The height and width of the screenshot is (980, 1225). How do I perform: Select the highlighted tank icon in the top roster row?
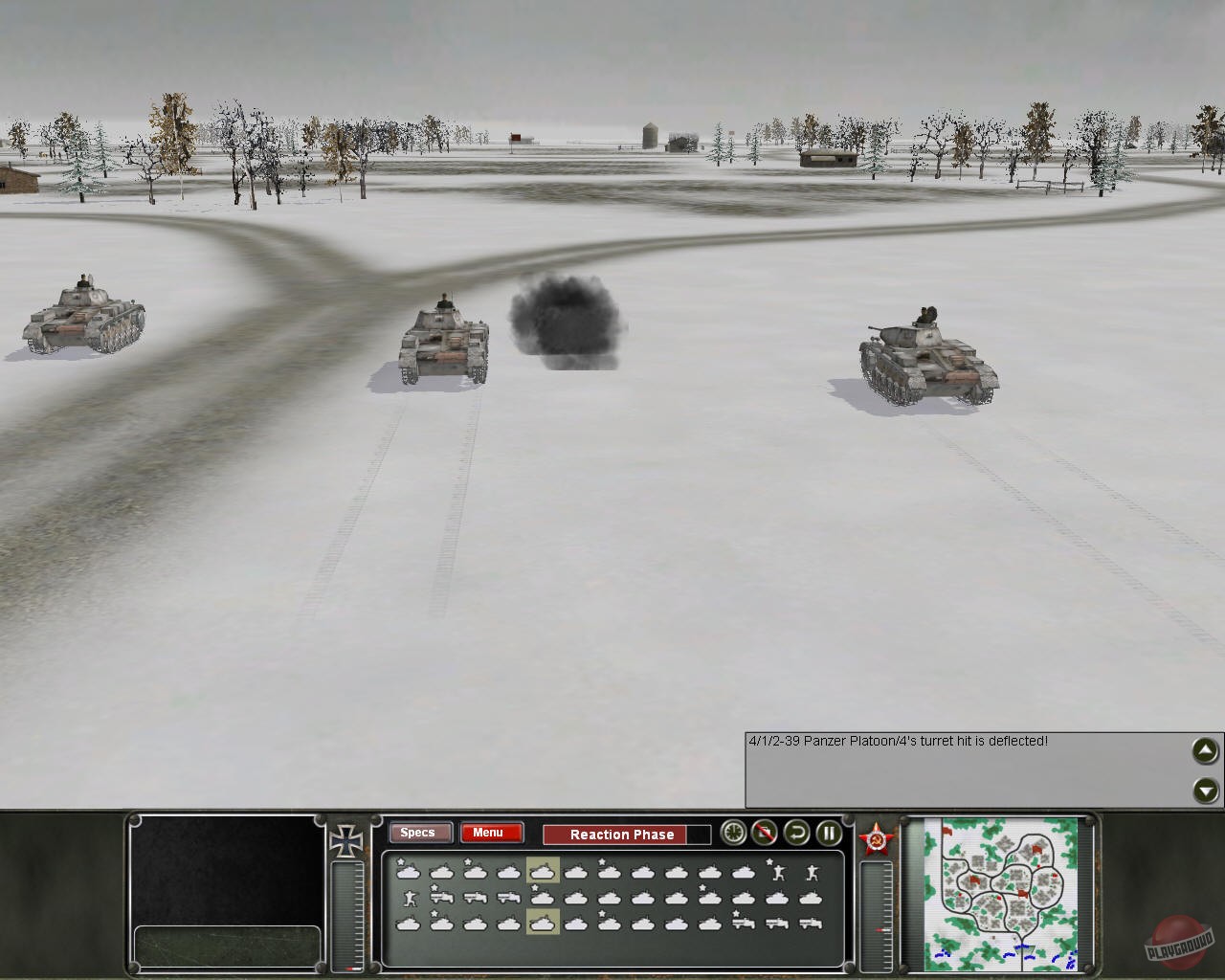[x=541, y=872]
